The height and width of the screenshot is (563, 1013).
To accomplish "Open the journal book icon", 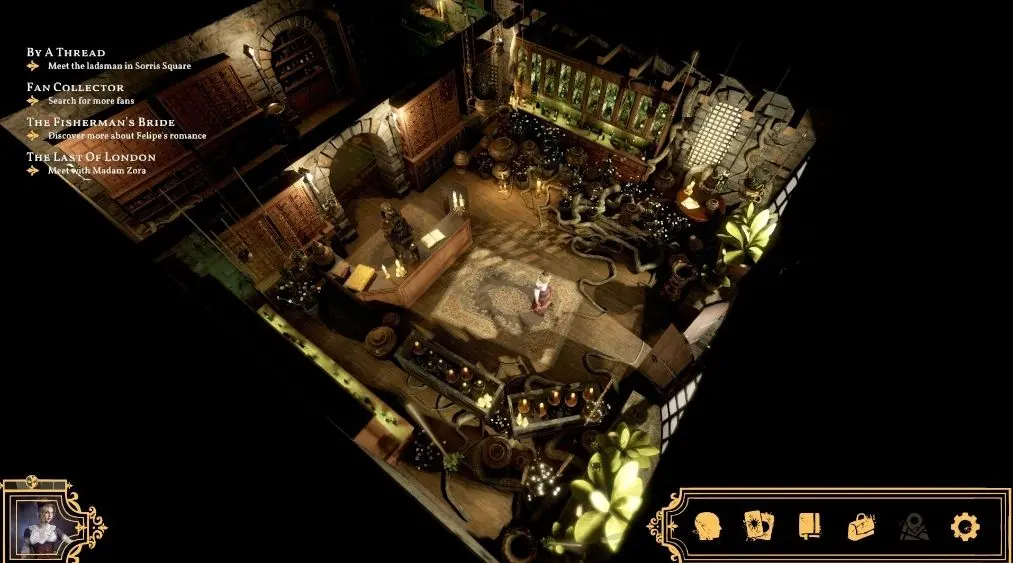I will coord(809,526).
